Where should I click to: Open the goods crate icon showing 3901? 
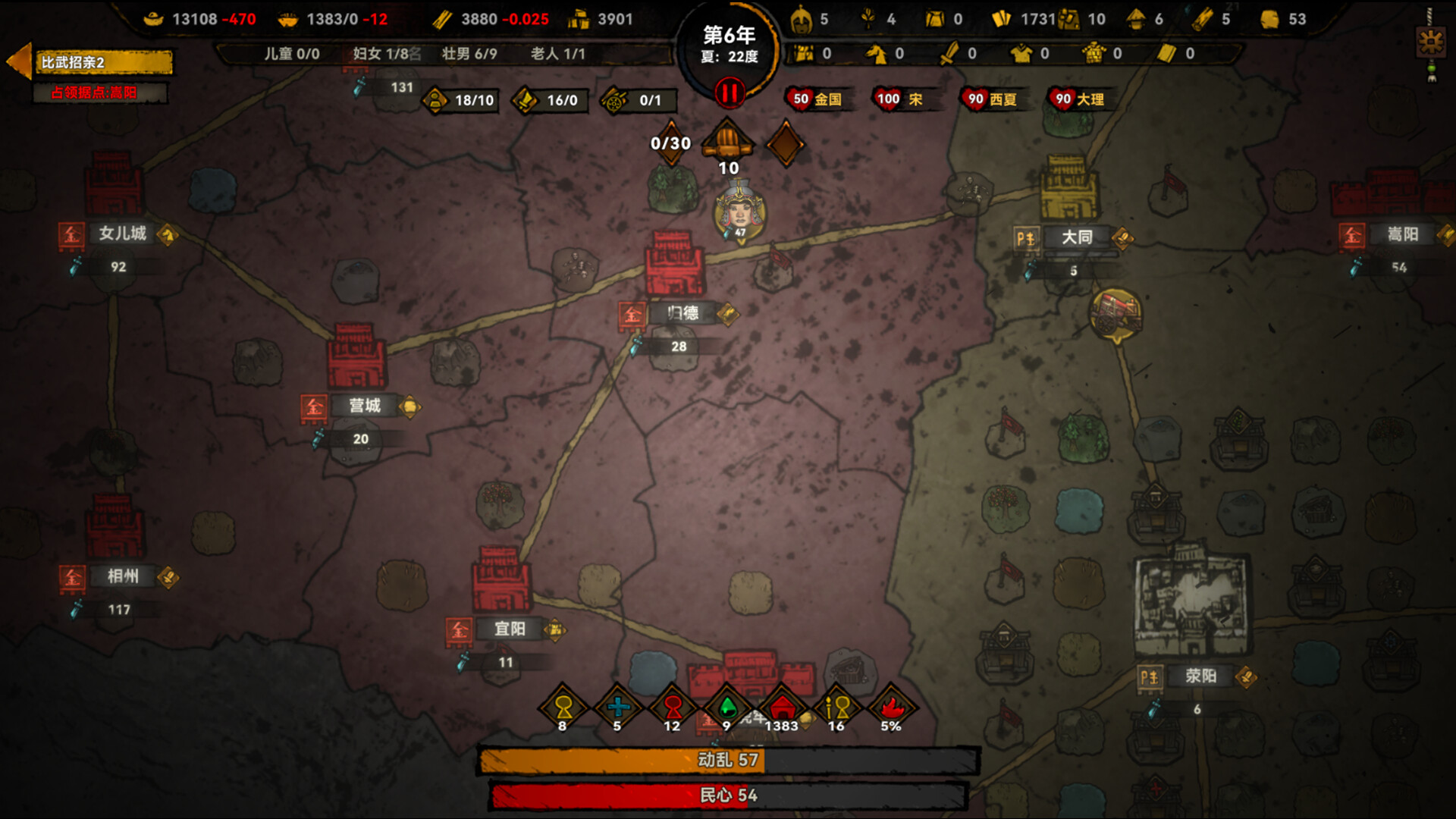point(580,19)
